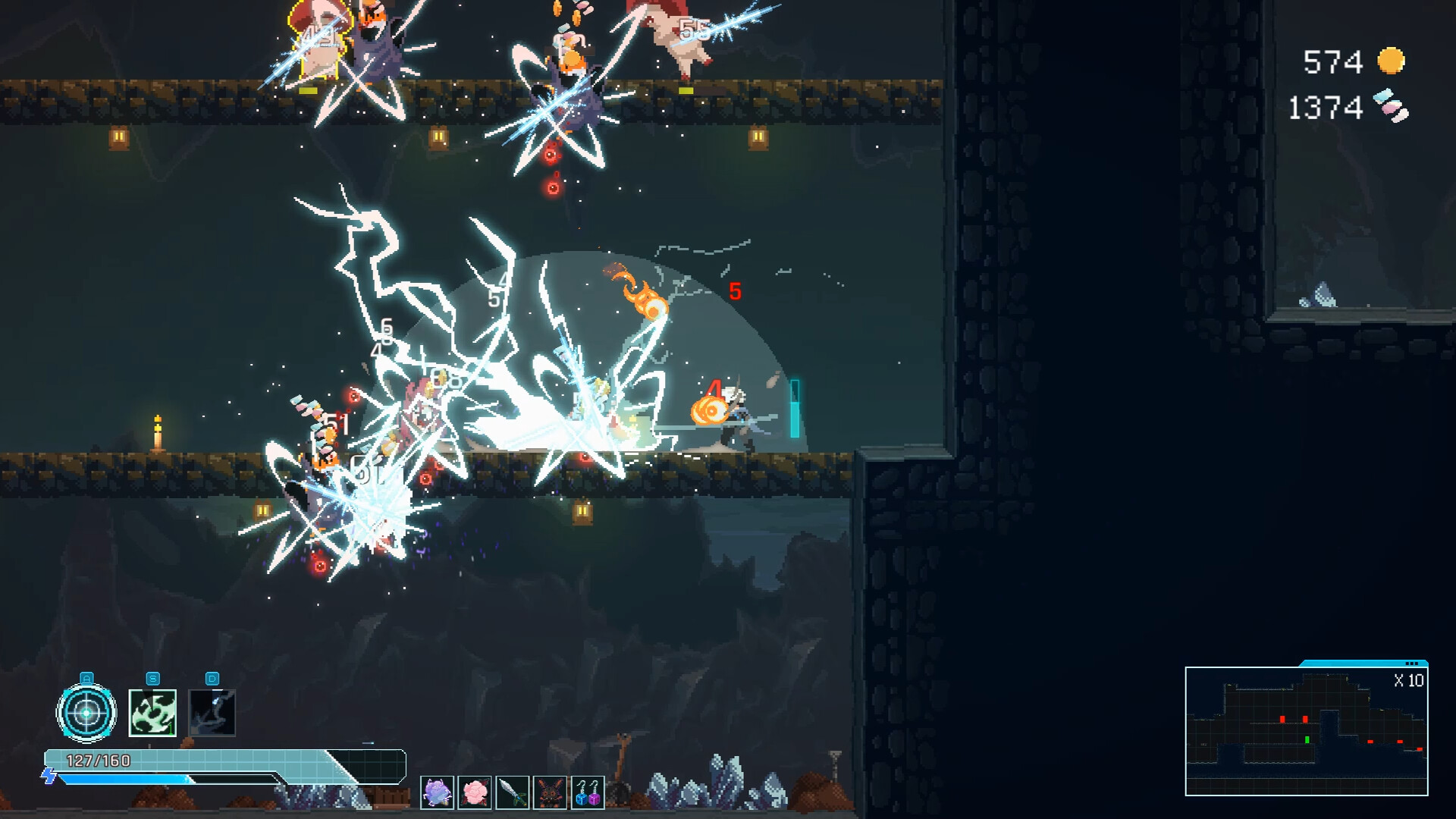This screenshot has width=1456, height=819.
Task: Trigger the dark lightning skill on cooldown
Action: (212, 713)
